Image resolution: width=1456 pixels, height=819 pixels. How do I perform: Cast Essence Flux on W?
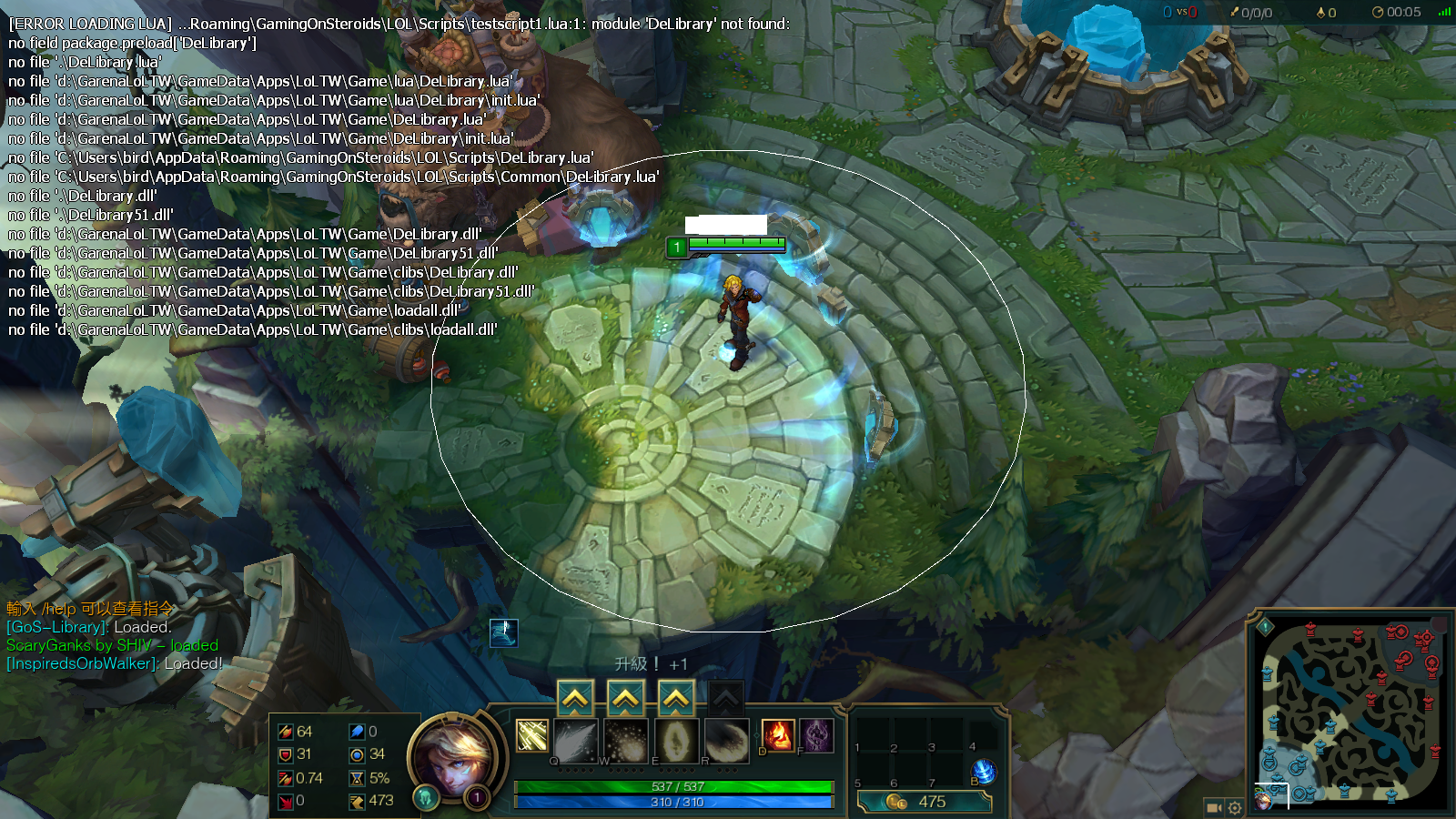click(625, 741)
